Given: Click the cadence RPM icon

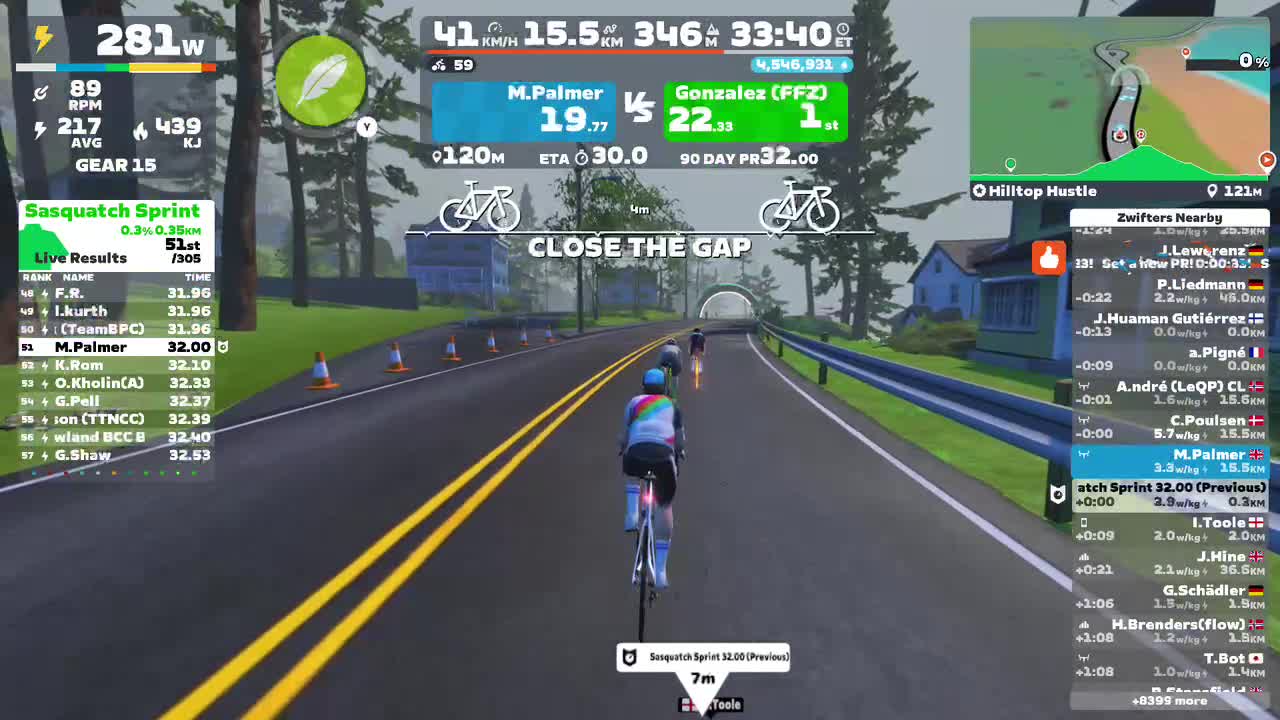Looking at the screenshot, I should tap(40, 94).
